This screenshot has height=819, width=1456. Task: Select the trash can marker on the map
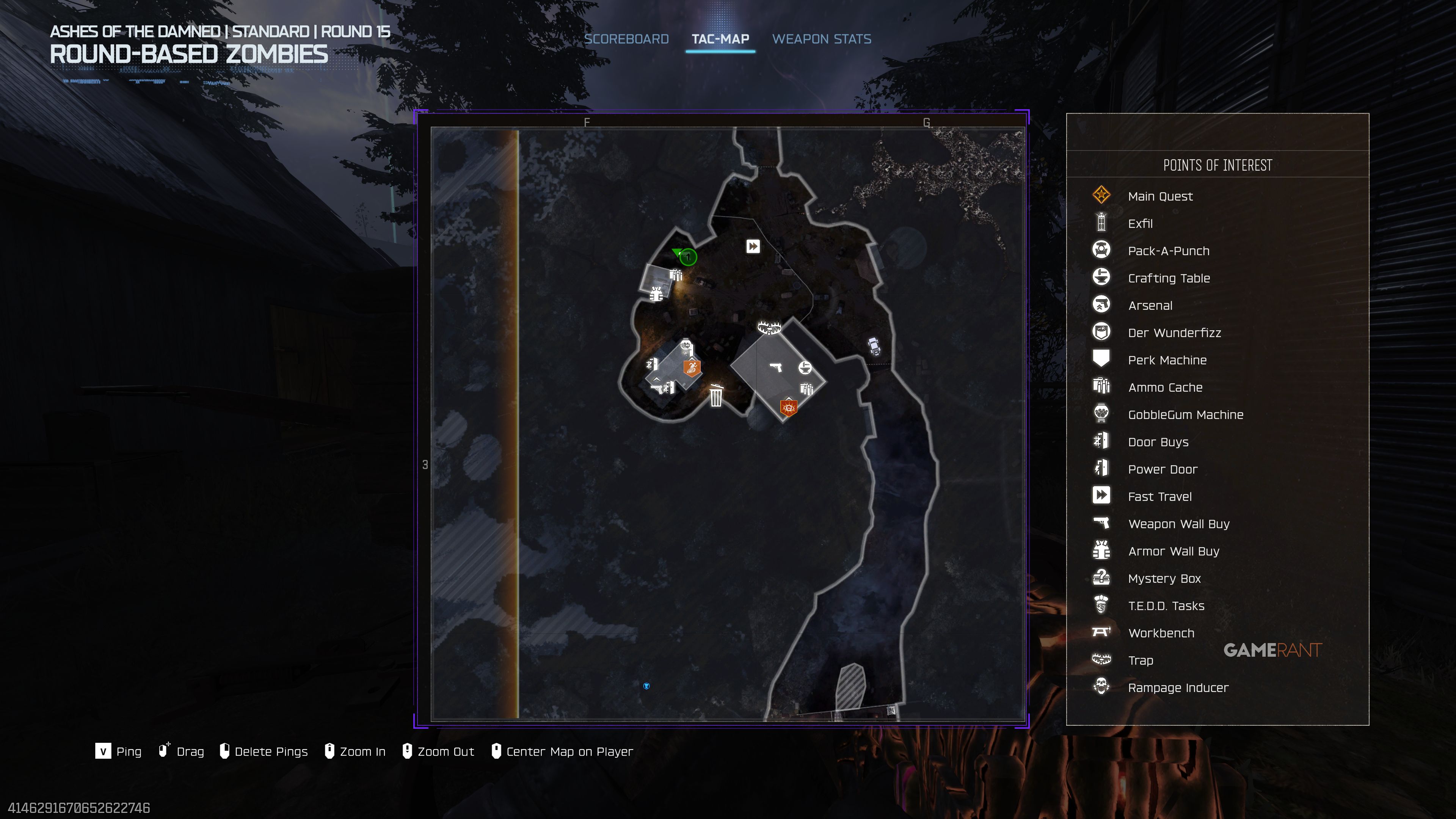click(716, 395)
